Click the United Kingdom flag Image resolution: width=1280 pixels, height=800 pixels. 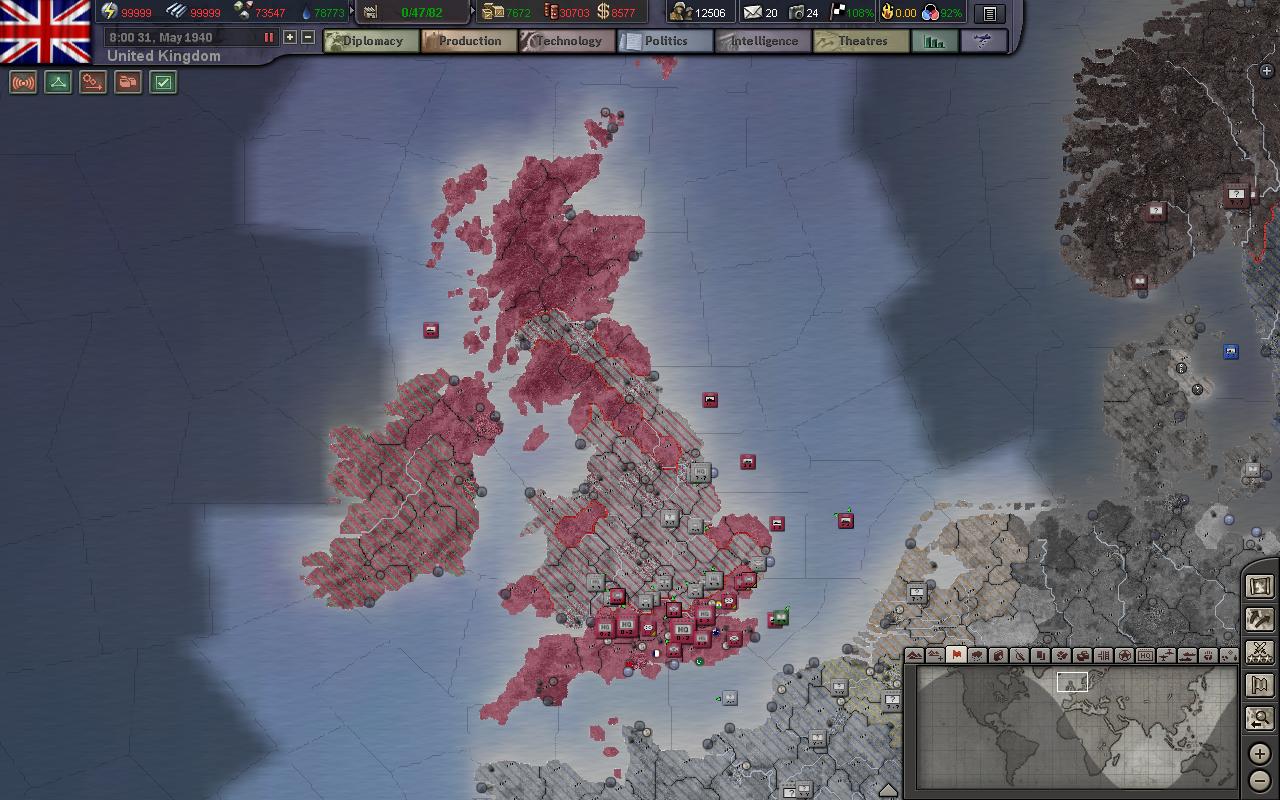45,30
